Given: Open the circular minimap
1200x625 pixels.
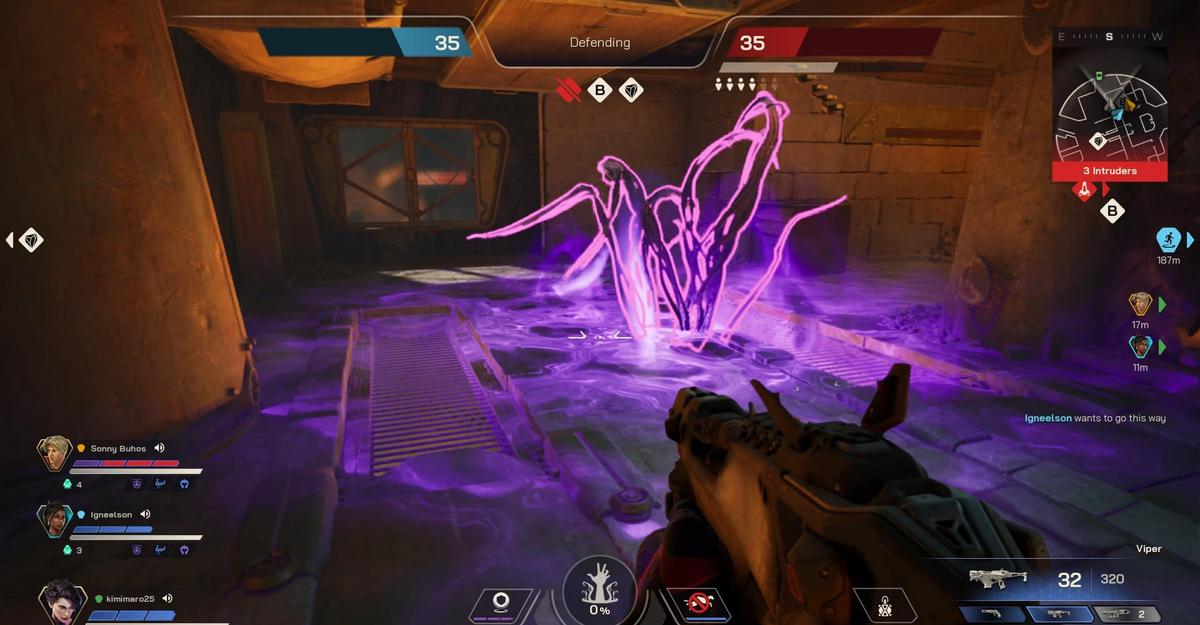Looking at the screenshot, I should coord(1110,112).
